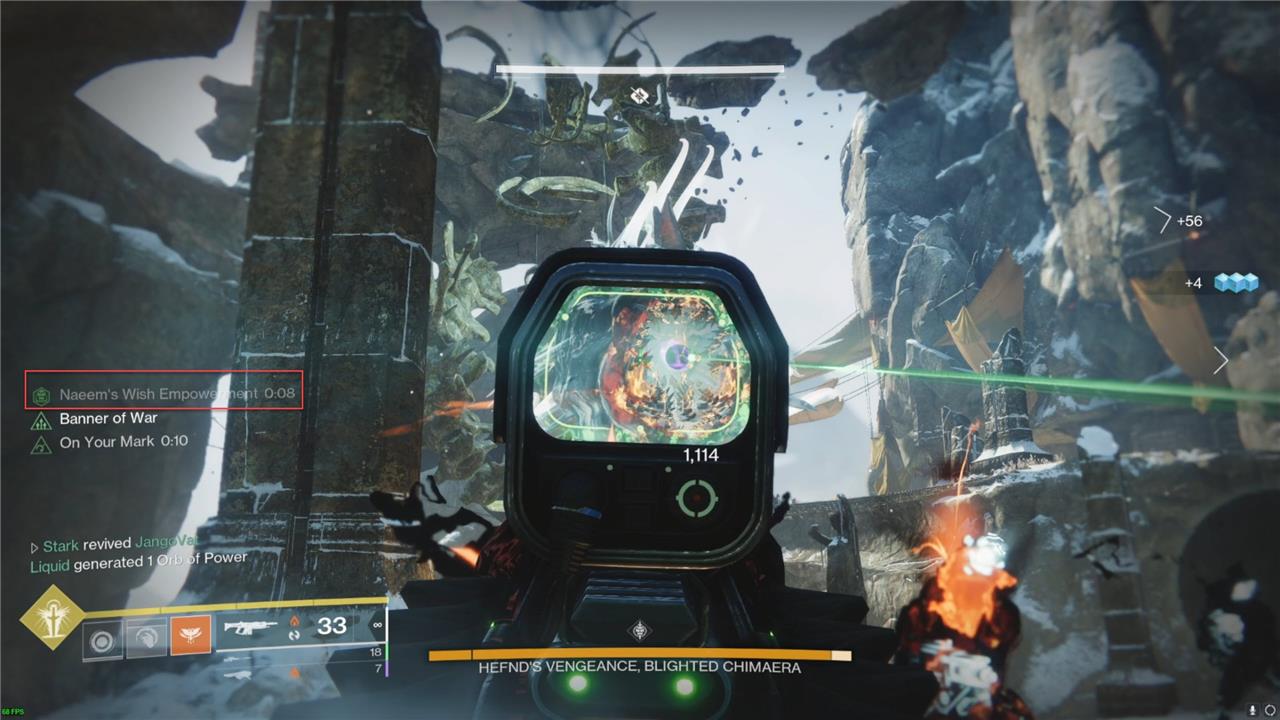
Task: Select the equipped rifle weapon icon
Action: pos(251,628)
